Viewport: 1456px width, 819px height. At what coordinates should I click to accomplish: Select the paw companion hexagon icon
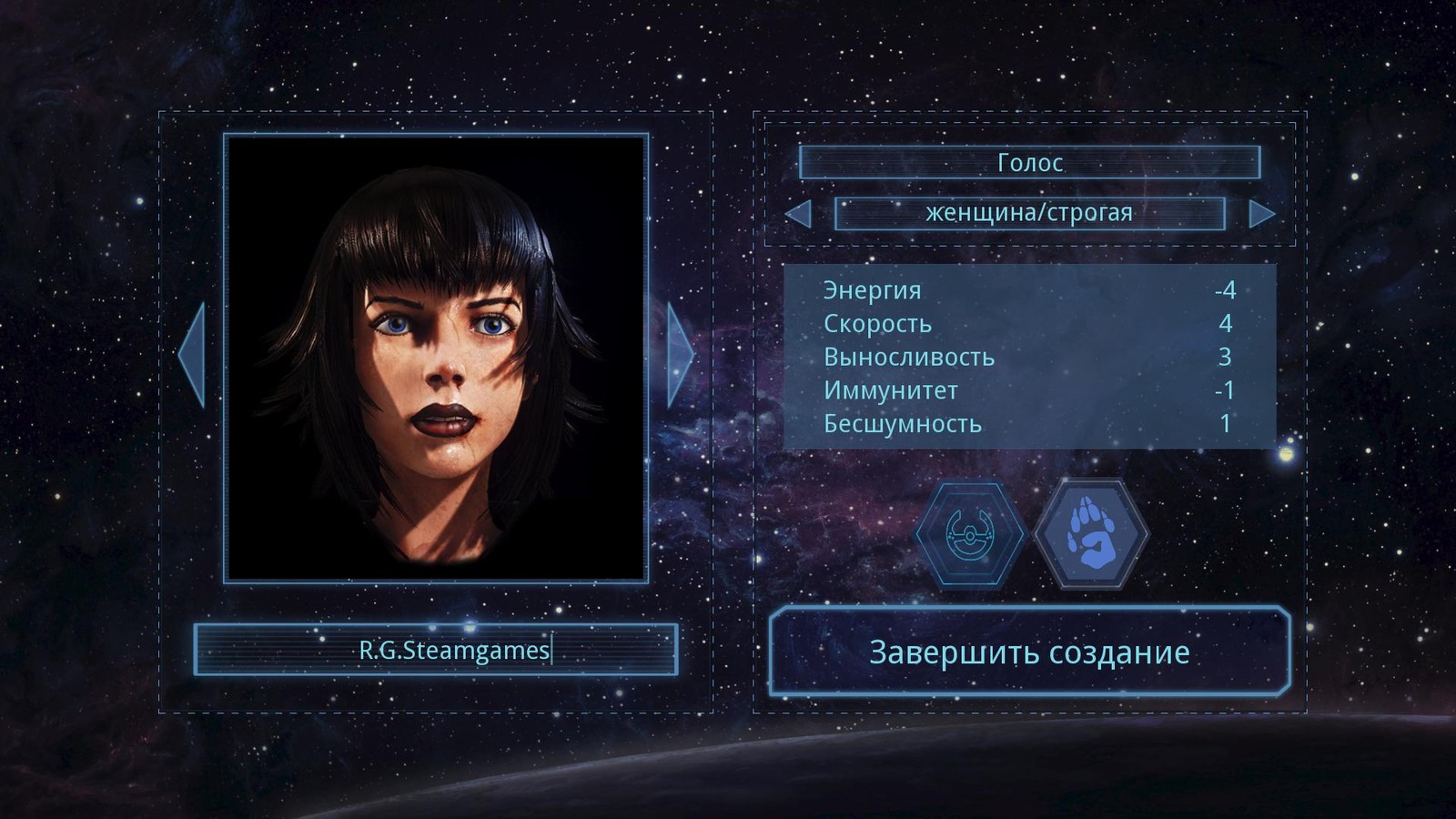pos(1092,534)
